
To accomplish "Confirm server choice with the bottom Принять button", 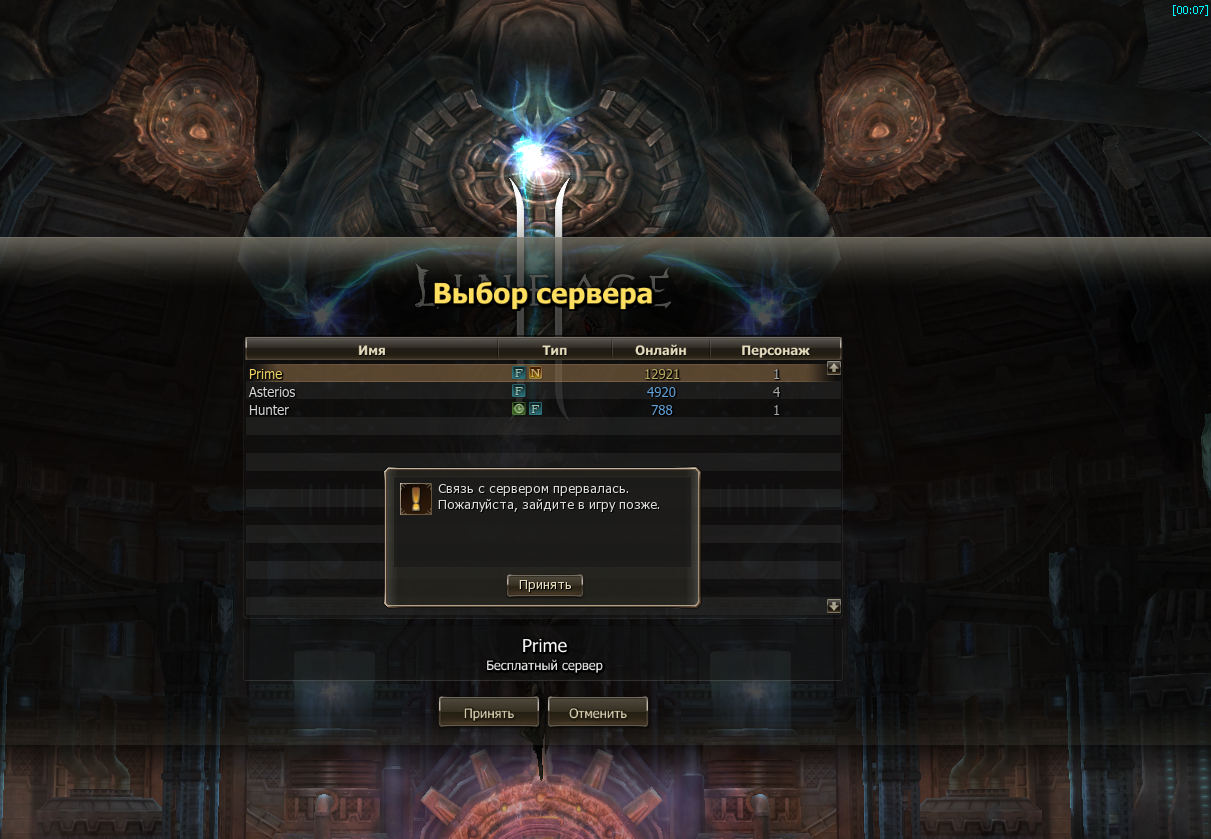I will [x=488, y=713].
